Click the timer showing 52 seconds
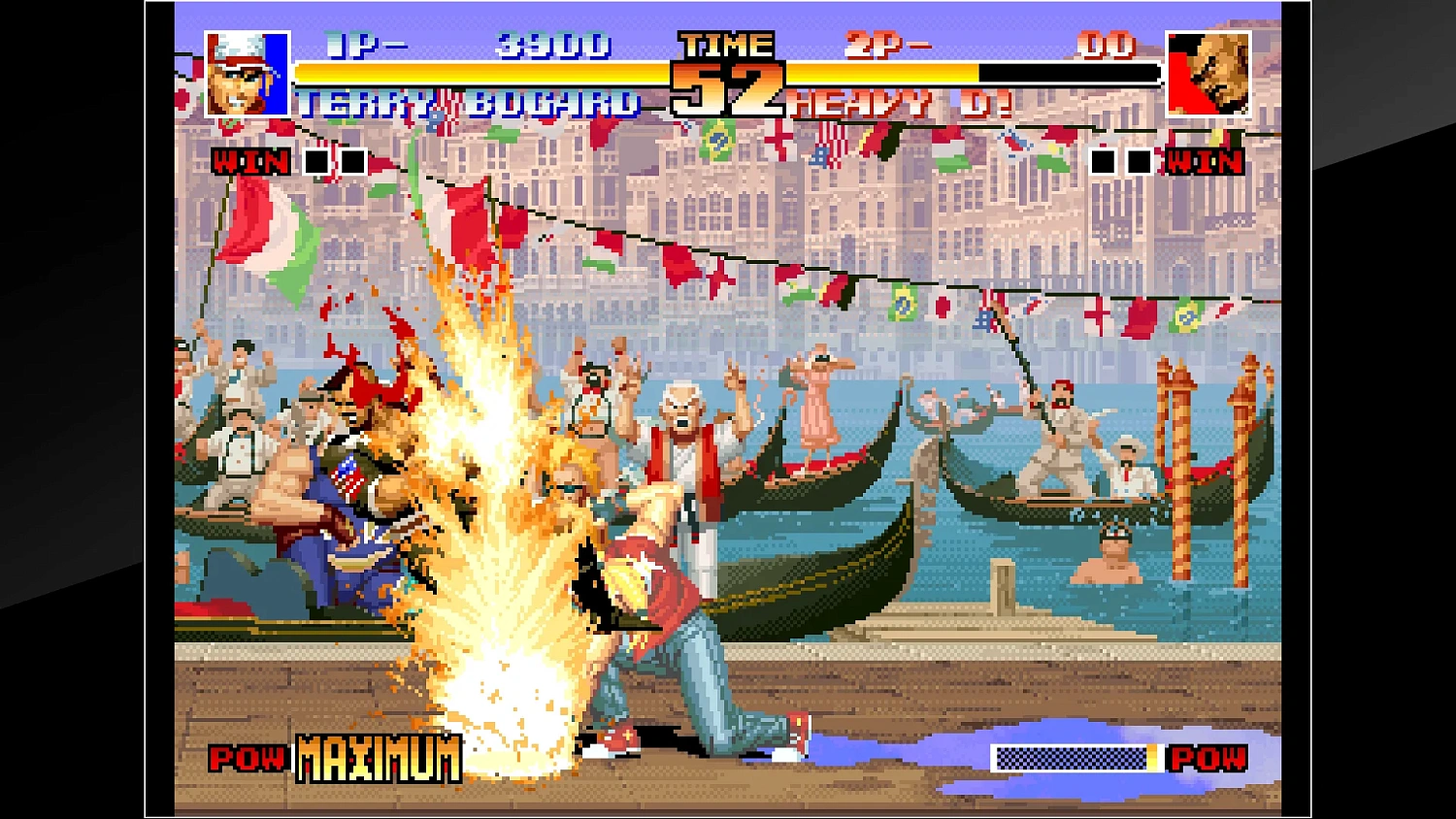This screenshot has height=819, width=1456. point(728,89)
